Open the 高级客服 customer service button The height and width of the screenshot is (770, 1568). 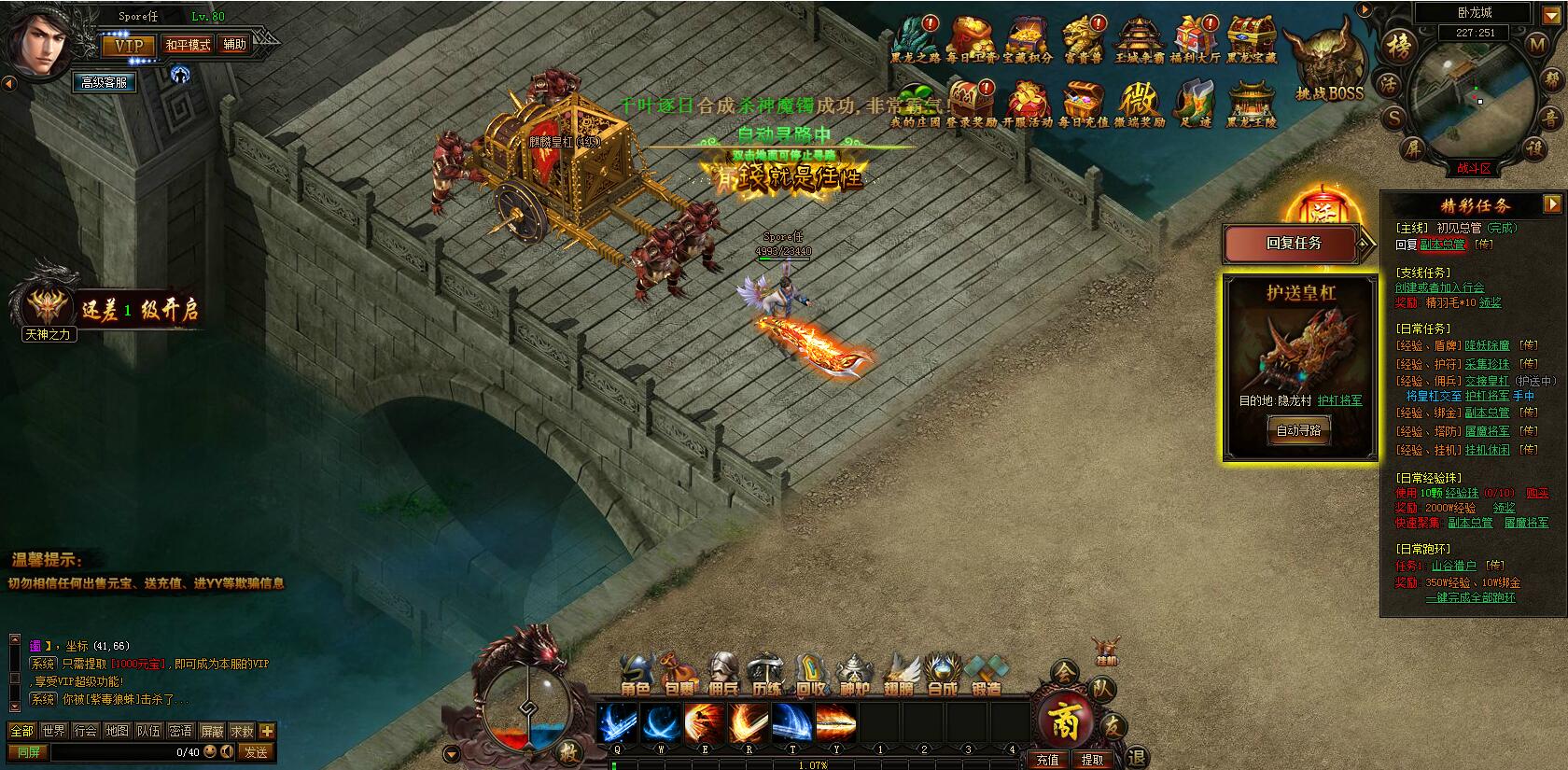(x=104, y=82)
